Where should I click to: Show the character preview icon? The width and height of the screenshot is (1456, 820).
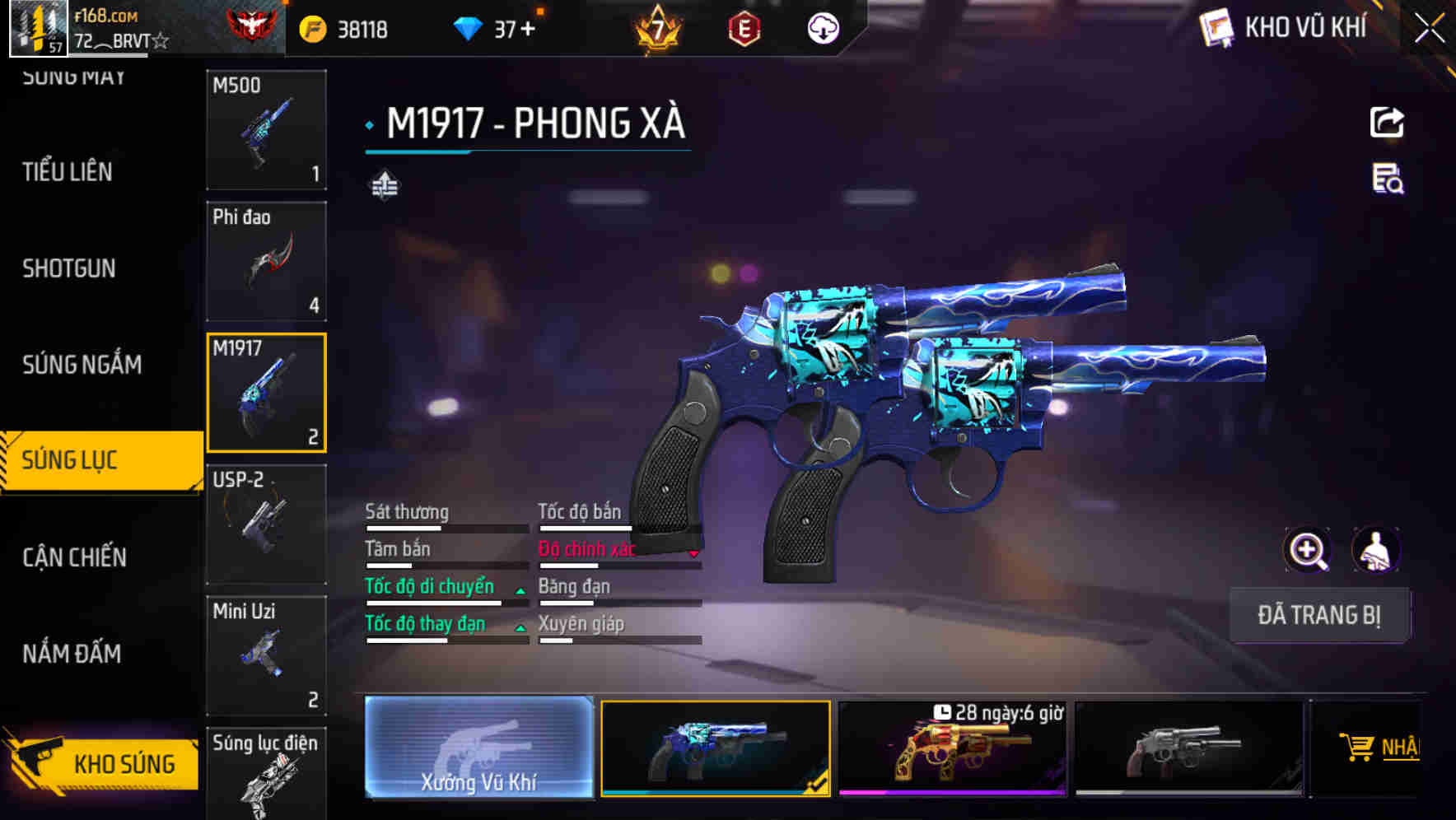click(x=1375, y=550)
